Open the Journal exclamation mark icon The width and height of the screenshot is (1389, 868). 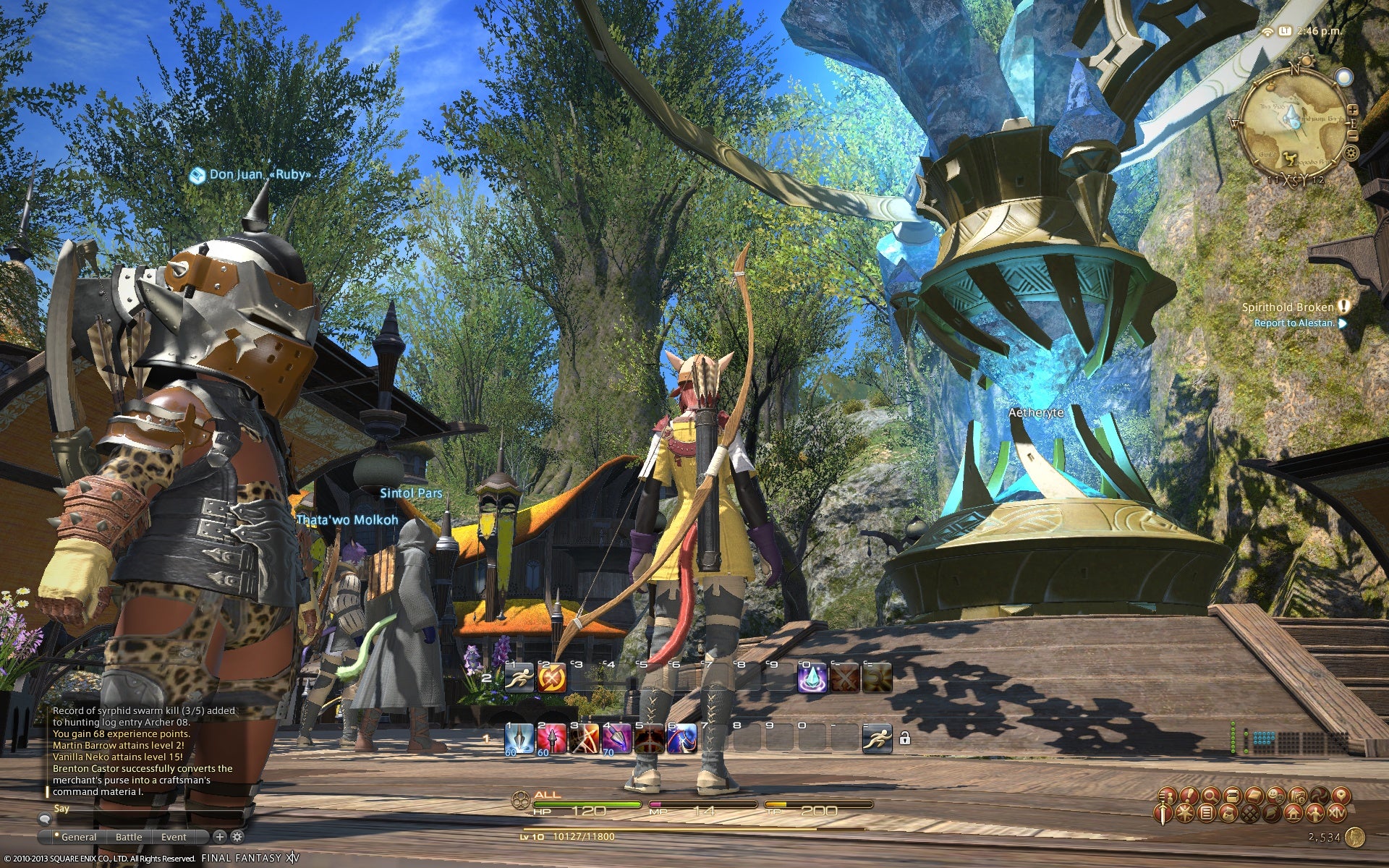point(1189,796)
